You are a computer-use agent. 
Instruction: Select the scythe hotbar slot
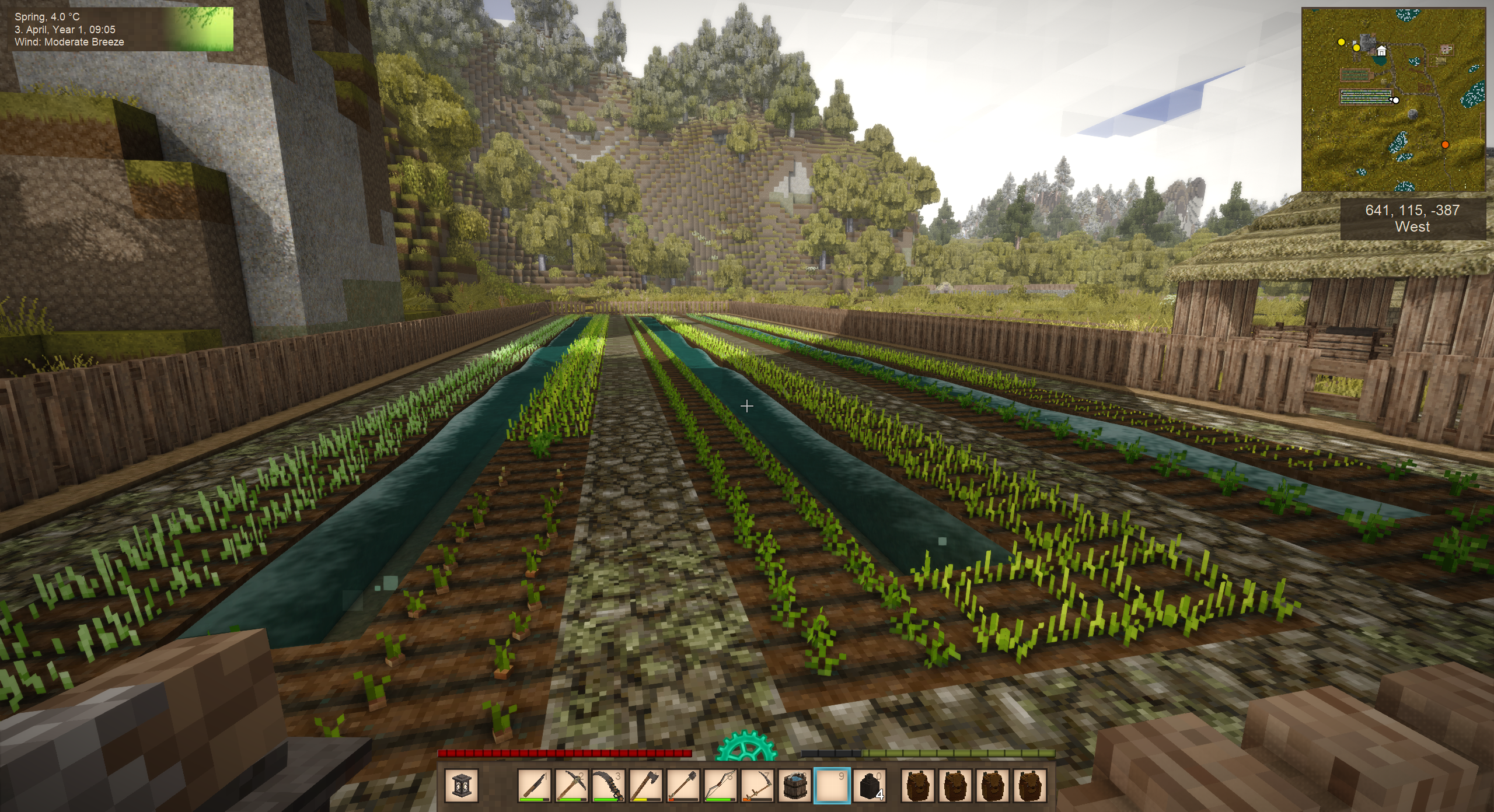coord(758,785)
